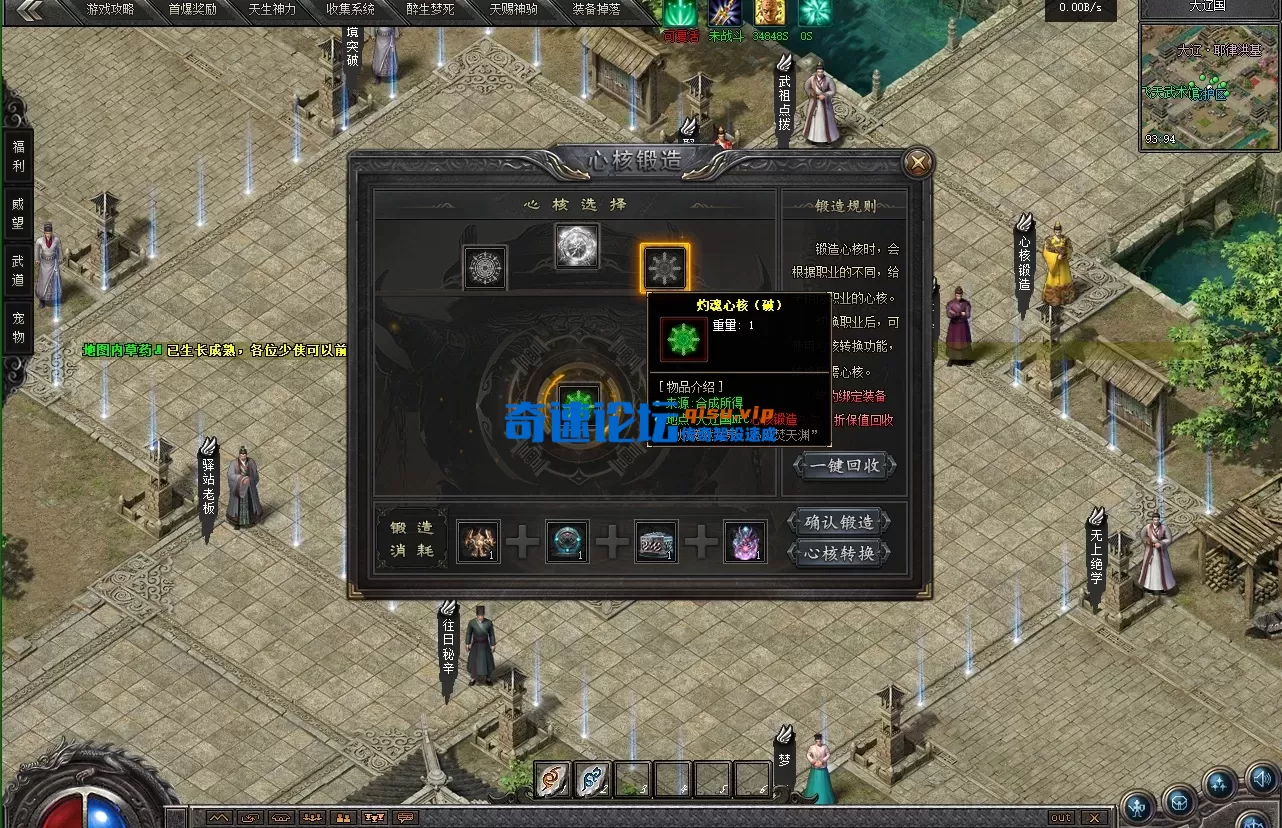
Task: Select the golden armor material slot
Action: [478, 541]
